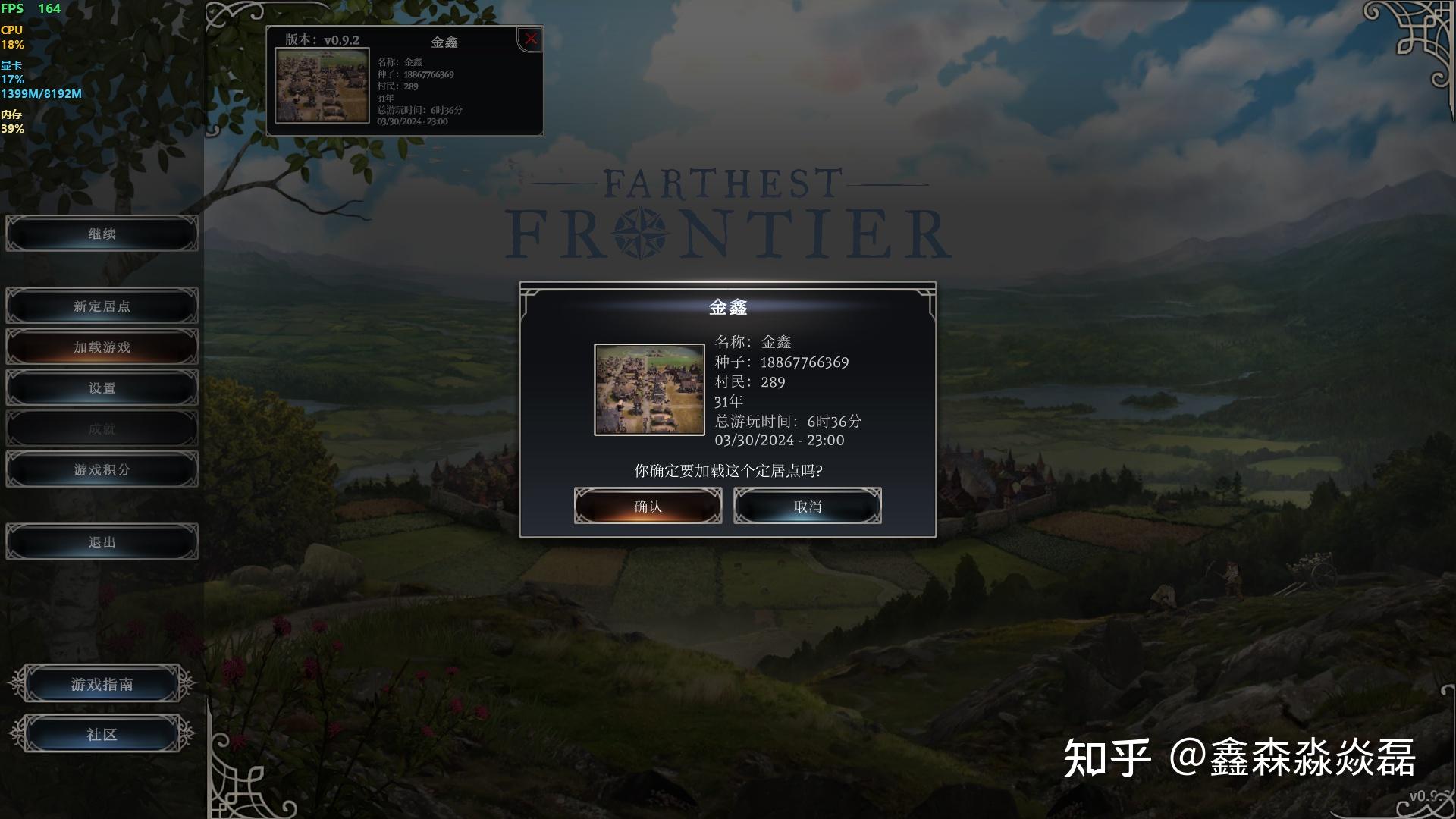Click the 金鑫 title on the dialog header

(x=727, y=308)
